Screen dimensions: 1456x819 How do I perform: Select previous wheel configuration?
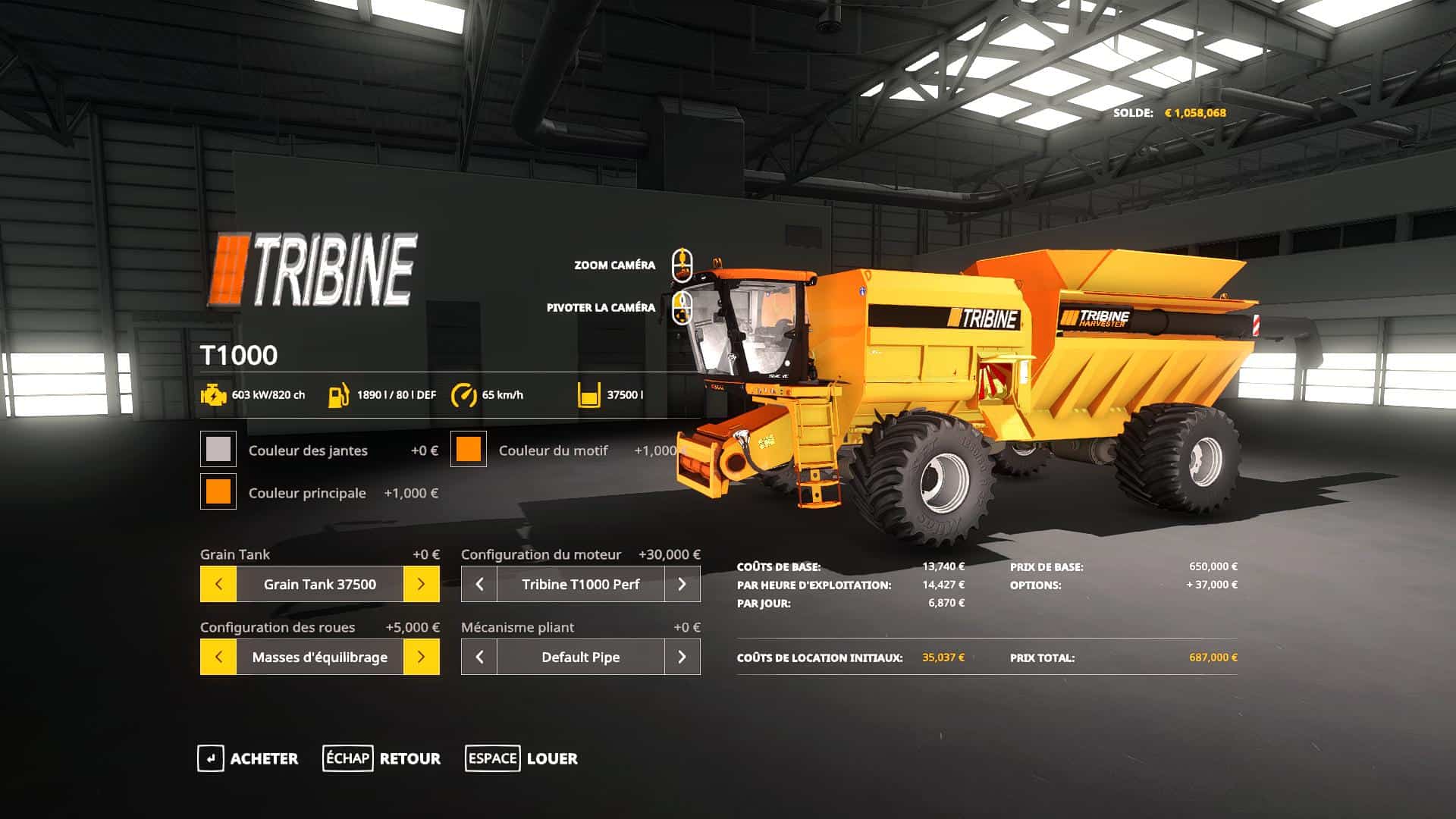218,657
